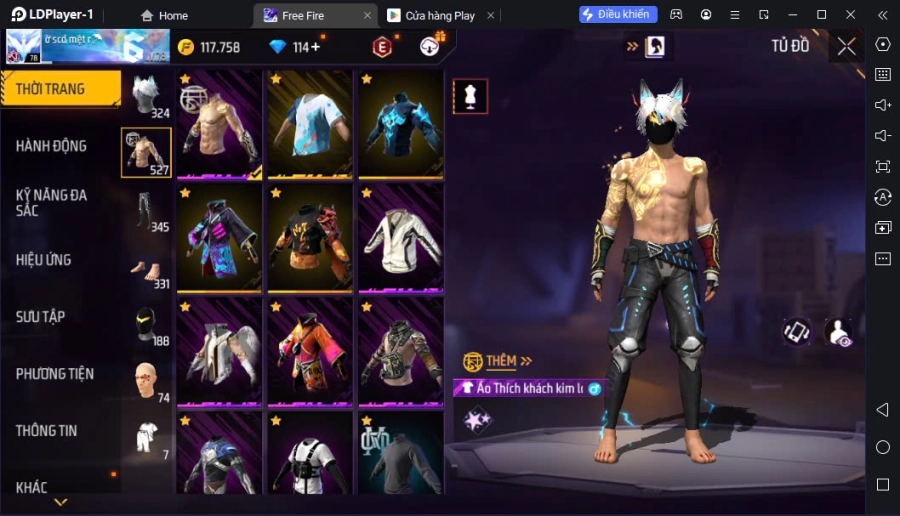Switch to the Hành Động category

tap(52, 146)
